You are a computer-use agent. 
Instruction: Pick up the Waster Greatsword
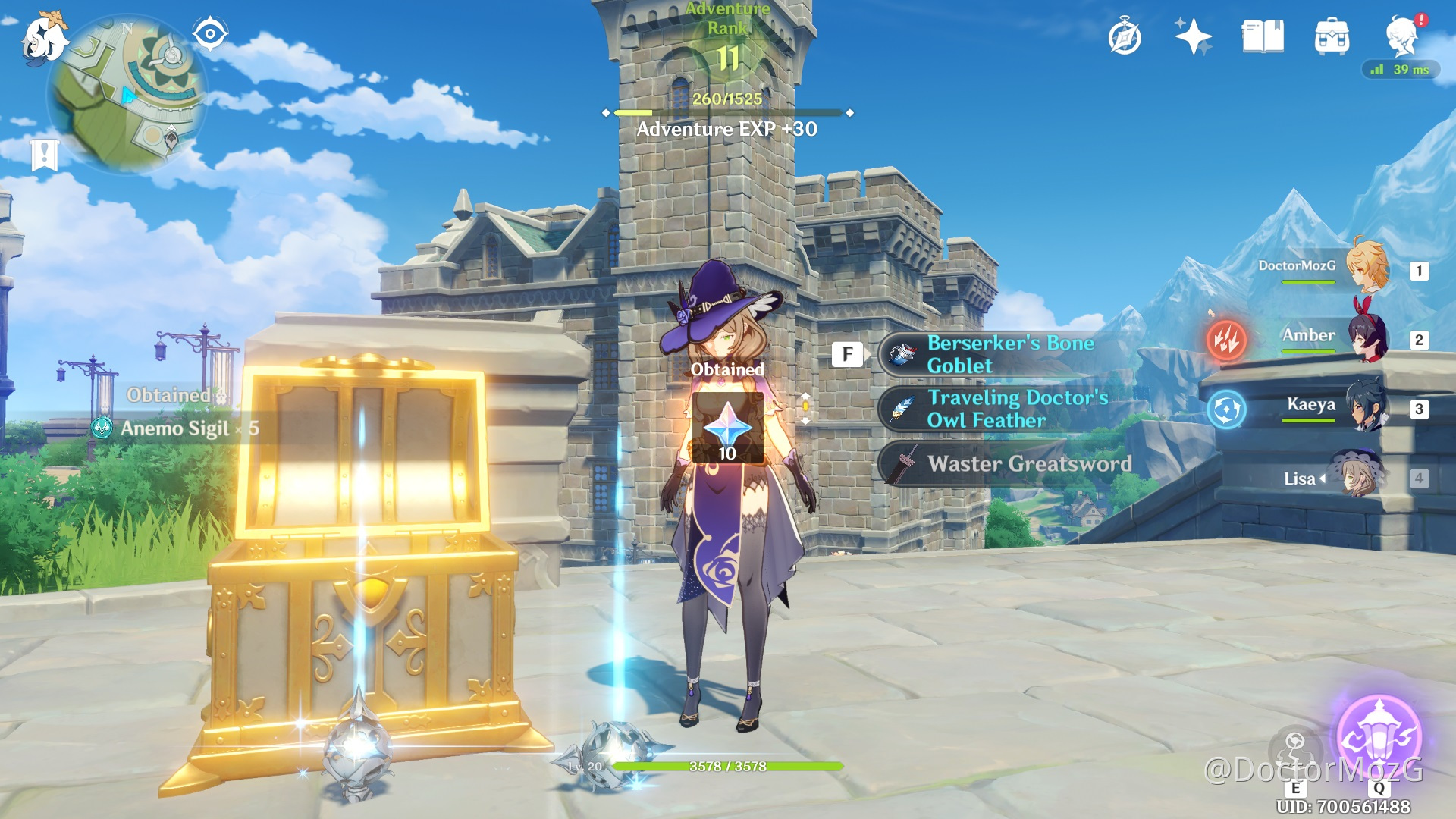(1009, 463)
